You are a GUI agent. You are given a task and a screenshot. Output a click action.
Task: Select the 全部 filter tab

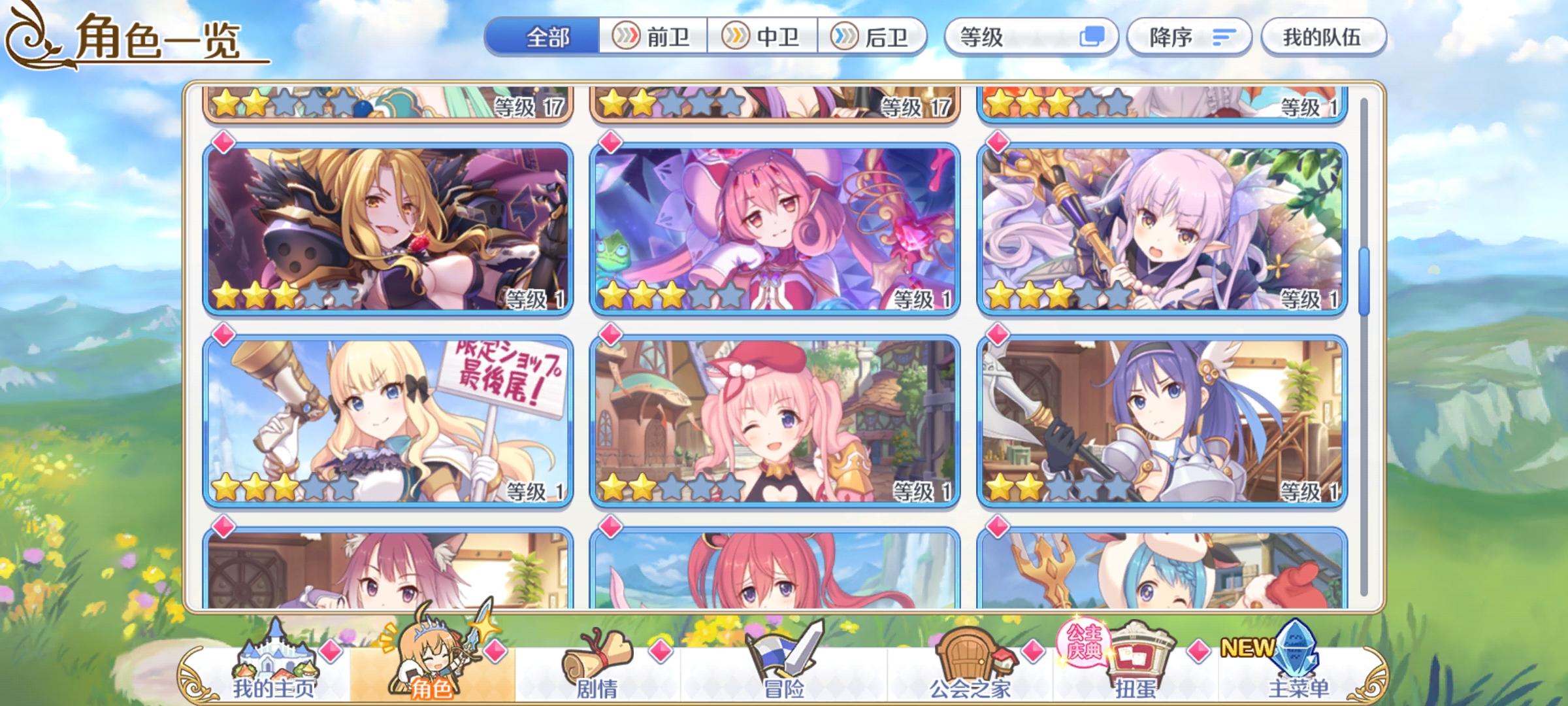tap(546, 37)
